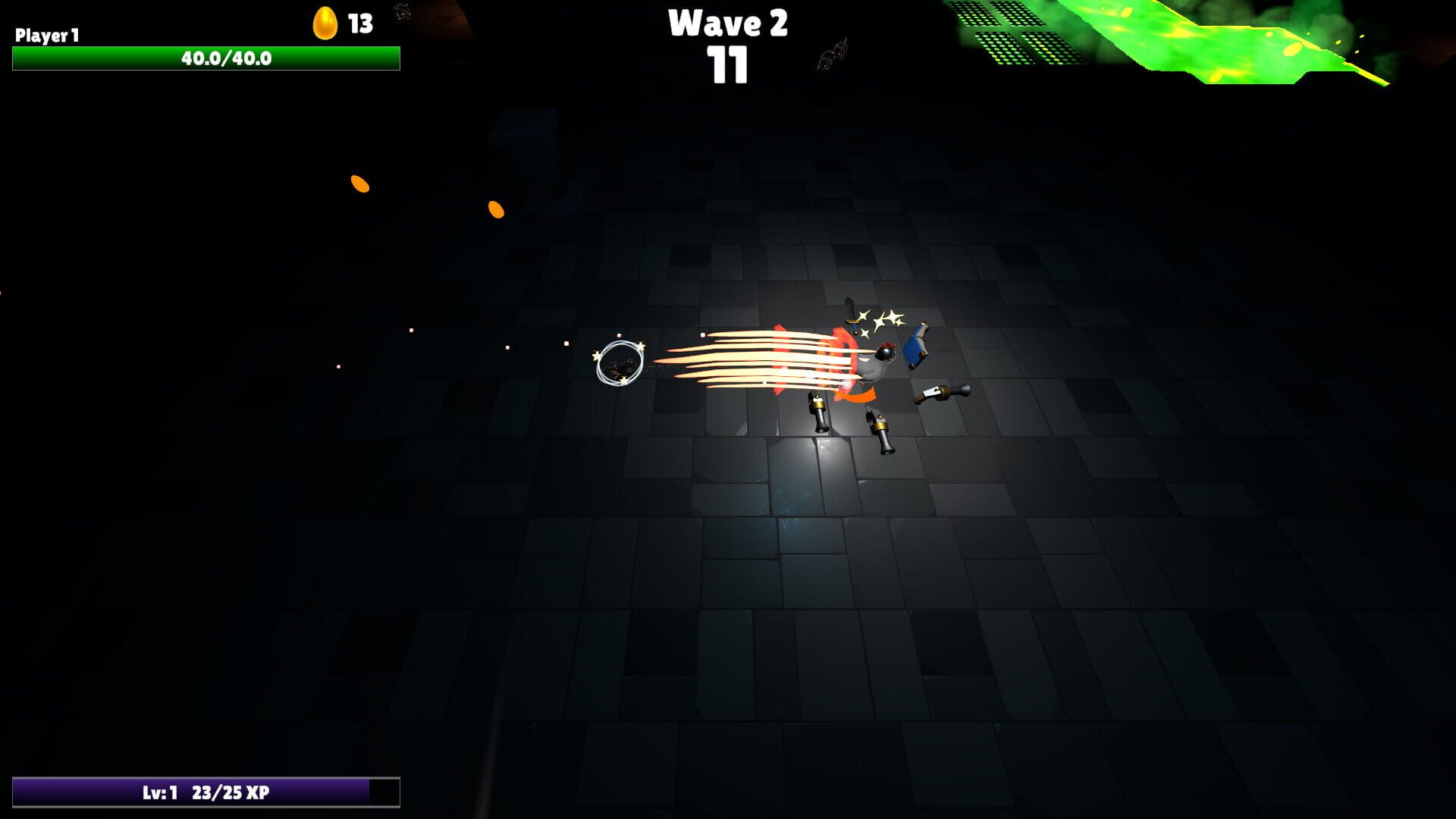Click the Wave 2 heading
Image resolution: width=1456 pixels, height=819 pixels.
tap(728, 24)
